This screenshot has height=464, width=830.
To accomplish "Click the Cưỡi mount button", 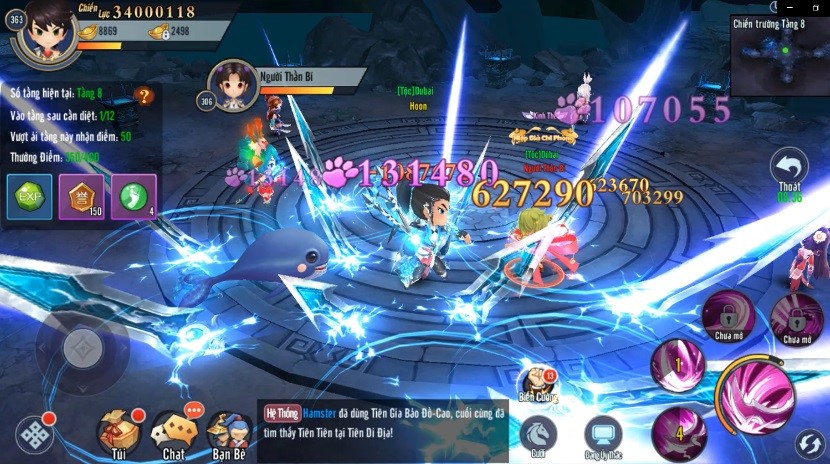I will tap(539, 435).
